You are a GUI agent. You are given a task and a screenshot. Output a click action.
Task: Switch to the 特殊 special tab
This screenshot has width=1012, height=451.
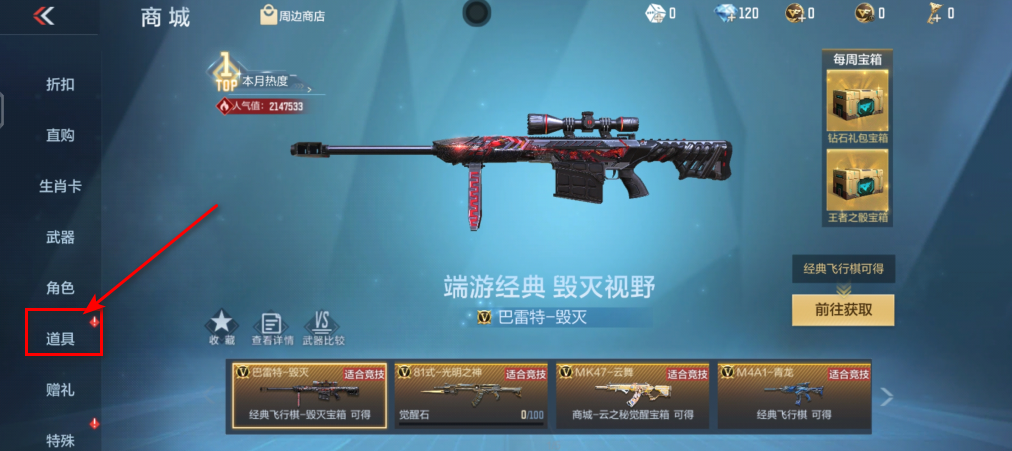coord(60,439)
